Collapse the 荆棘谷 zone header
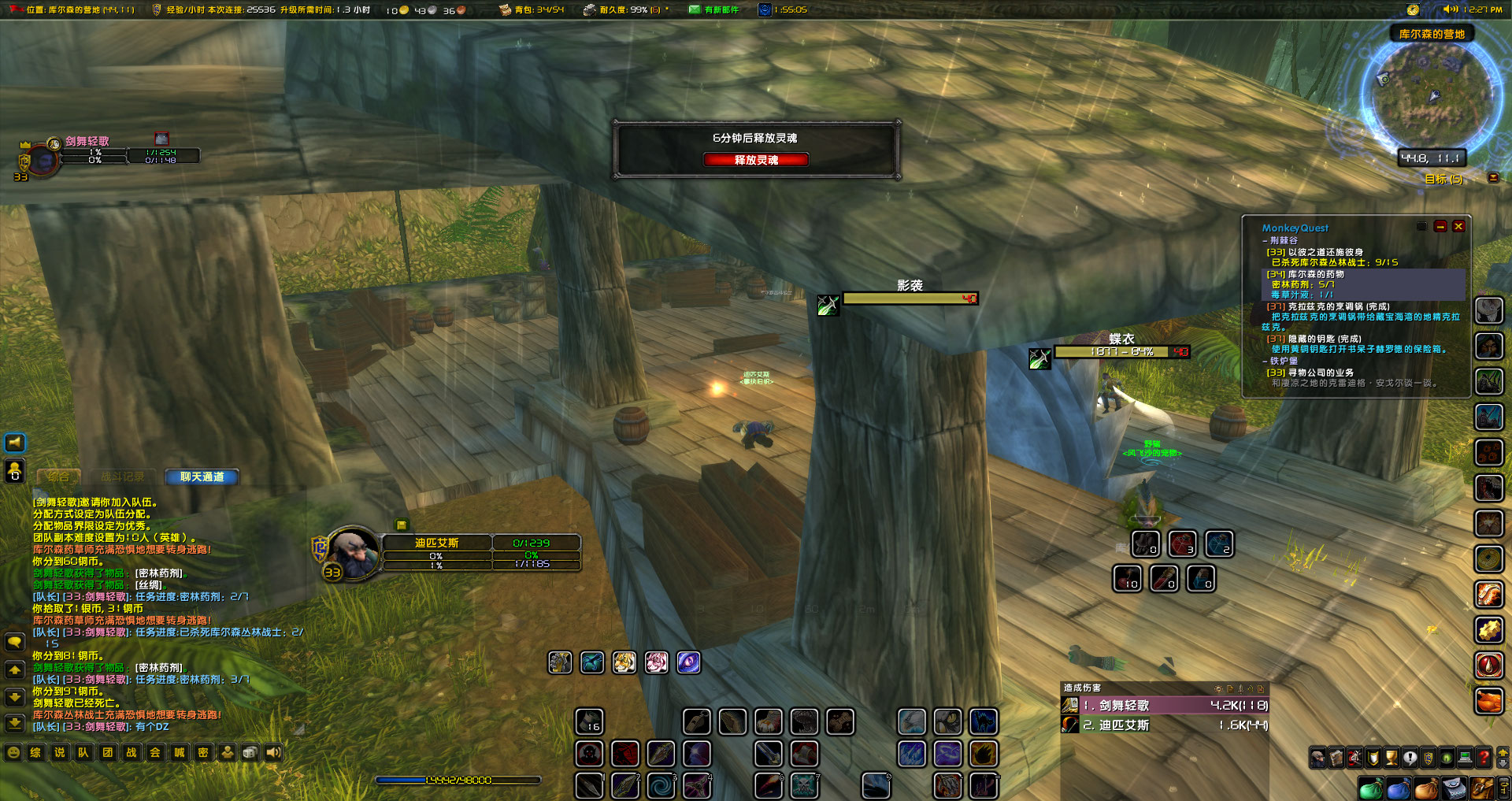The height and width of the screenshot is (801, 1512). click(x=1283, y=240)
